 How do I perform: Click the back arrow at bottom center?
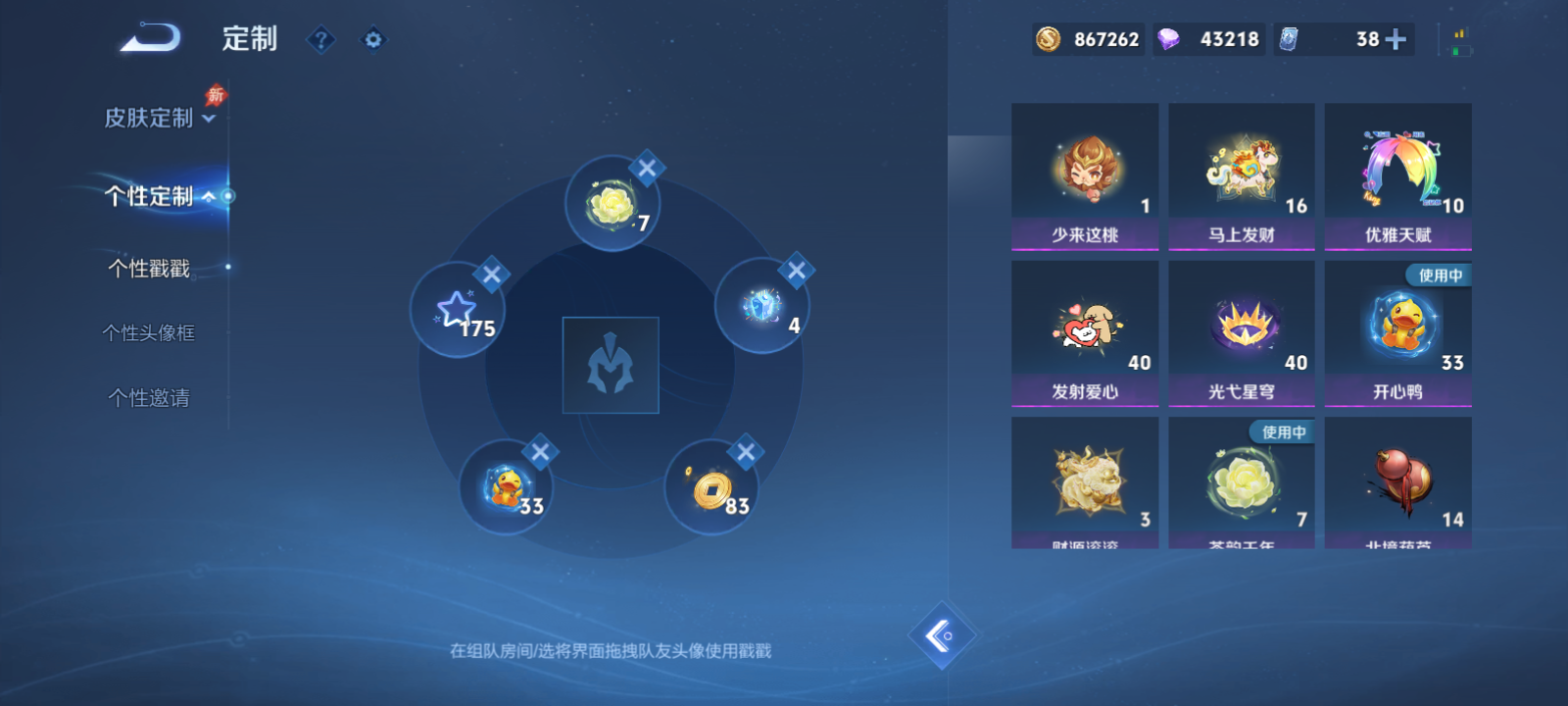[x=944, y=634]
